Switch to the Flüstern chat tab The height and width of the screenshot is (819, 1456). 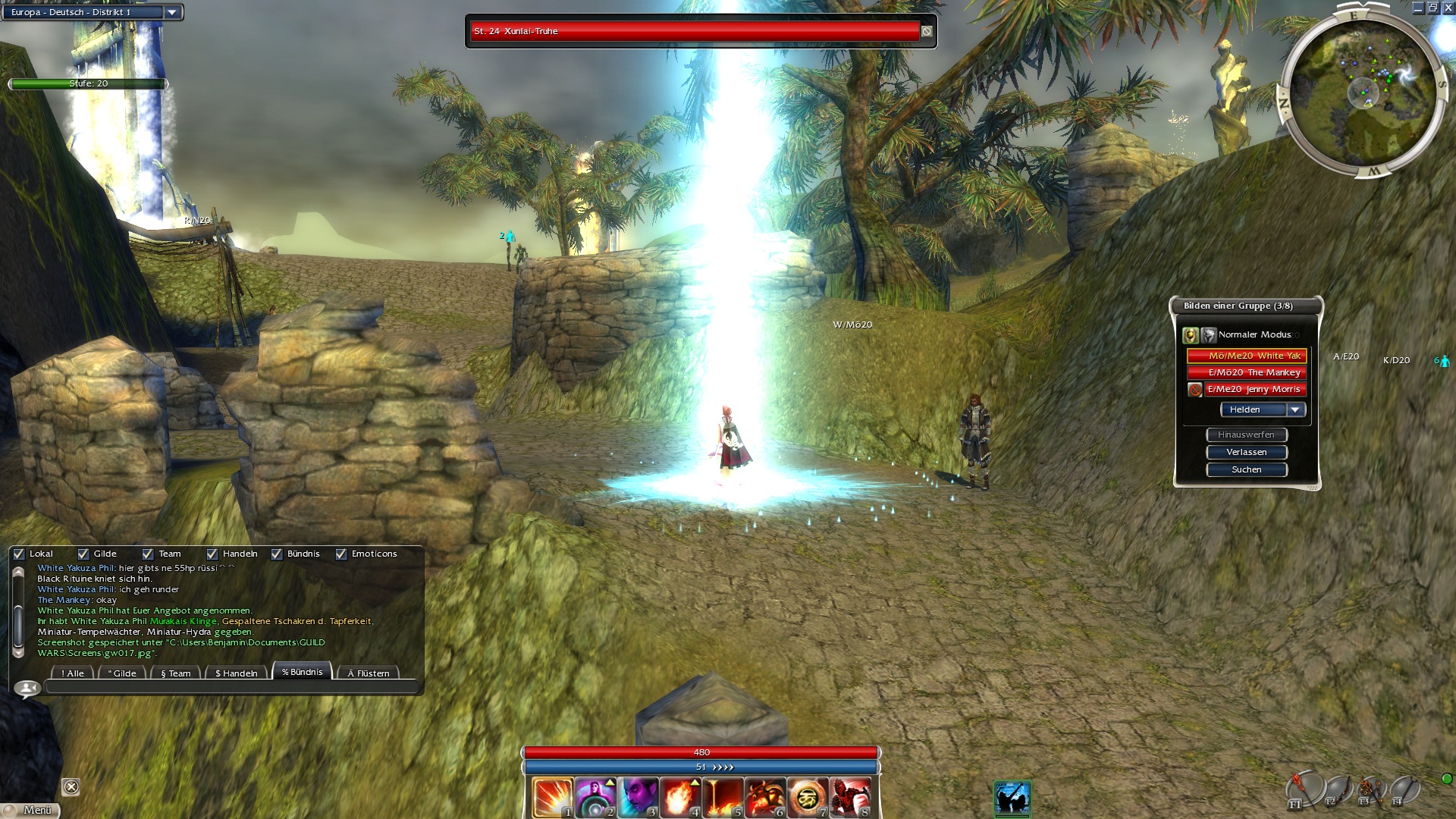[368, 673]
